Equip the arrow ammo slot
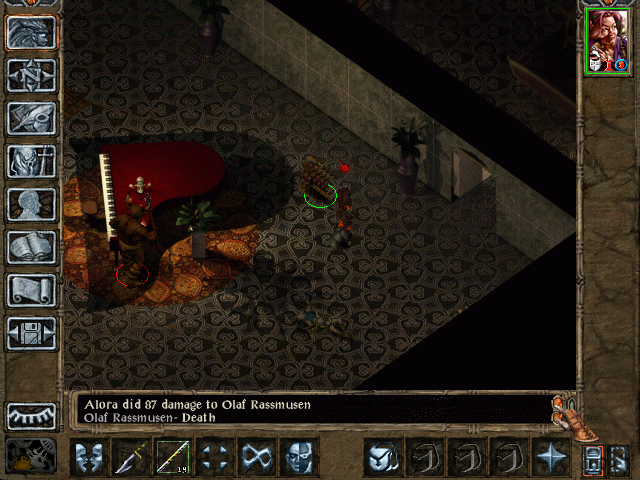The height and width of the screenshot is (480, 640). pos(173,457)
